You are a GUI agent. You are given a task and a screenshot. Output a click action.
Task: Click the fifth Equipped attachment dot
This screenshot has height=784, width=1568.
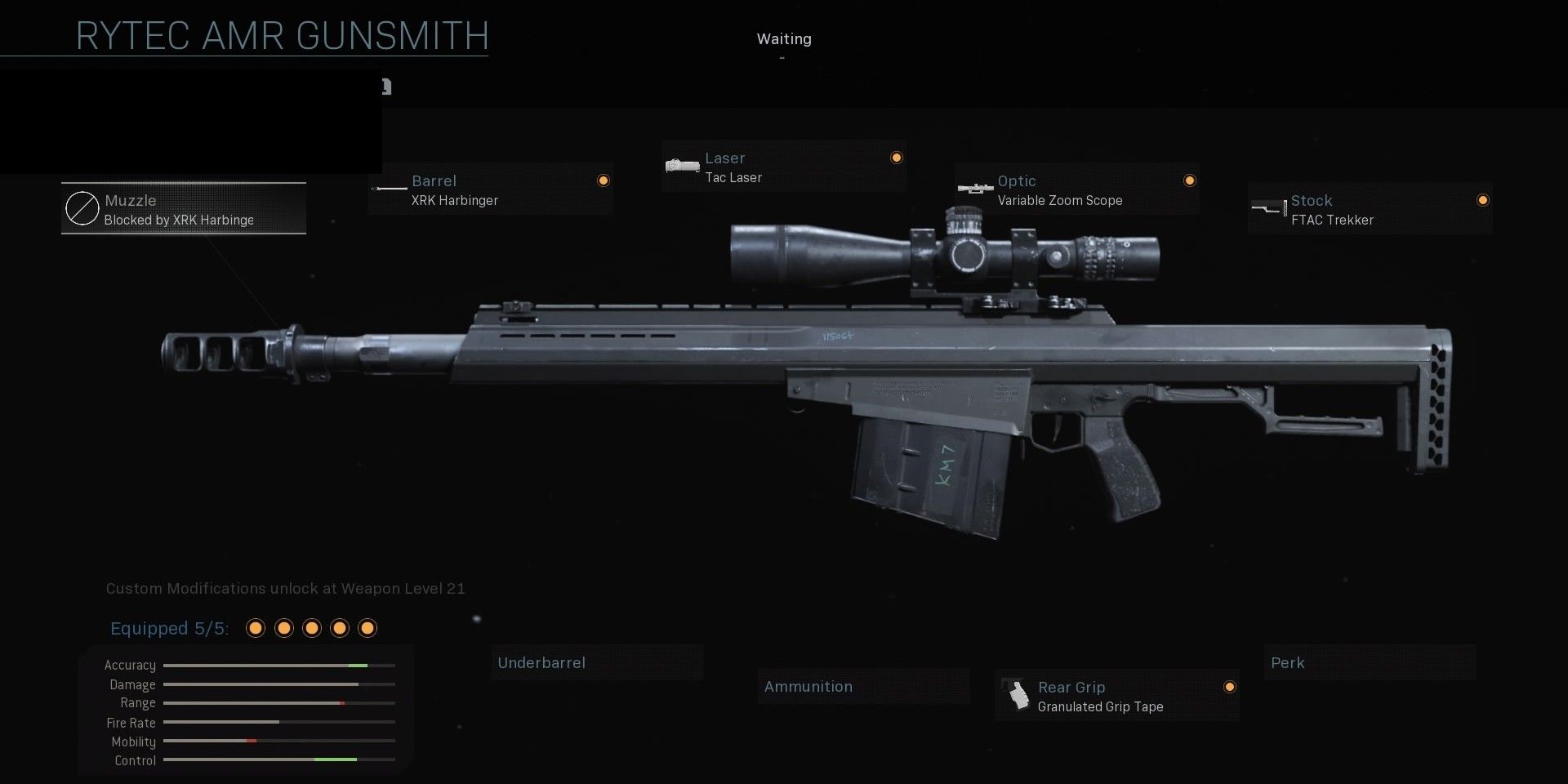click(367, 628)
